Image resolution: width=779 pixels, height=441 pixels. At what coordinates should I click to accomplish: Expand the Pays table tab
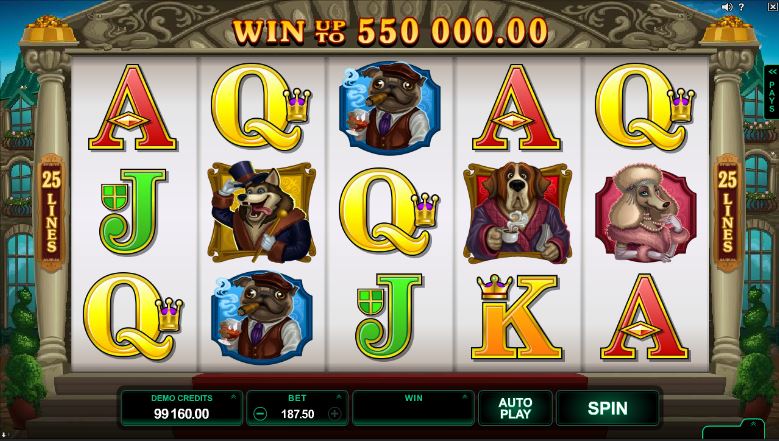pos(772,91)
